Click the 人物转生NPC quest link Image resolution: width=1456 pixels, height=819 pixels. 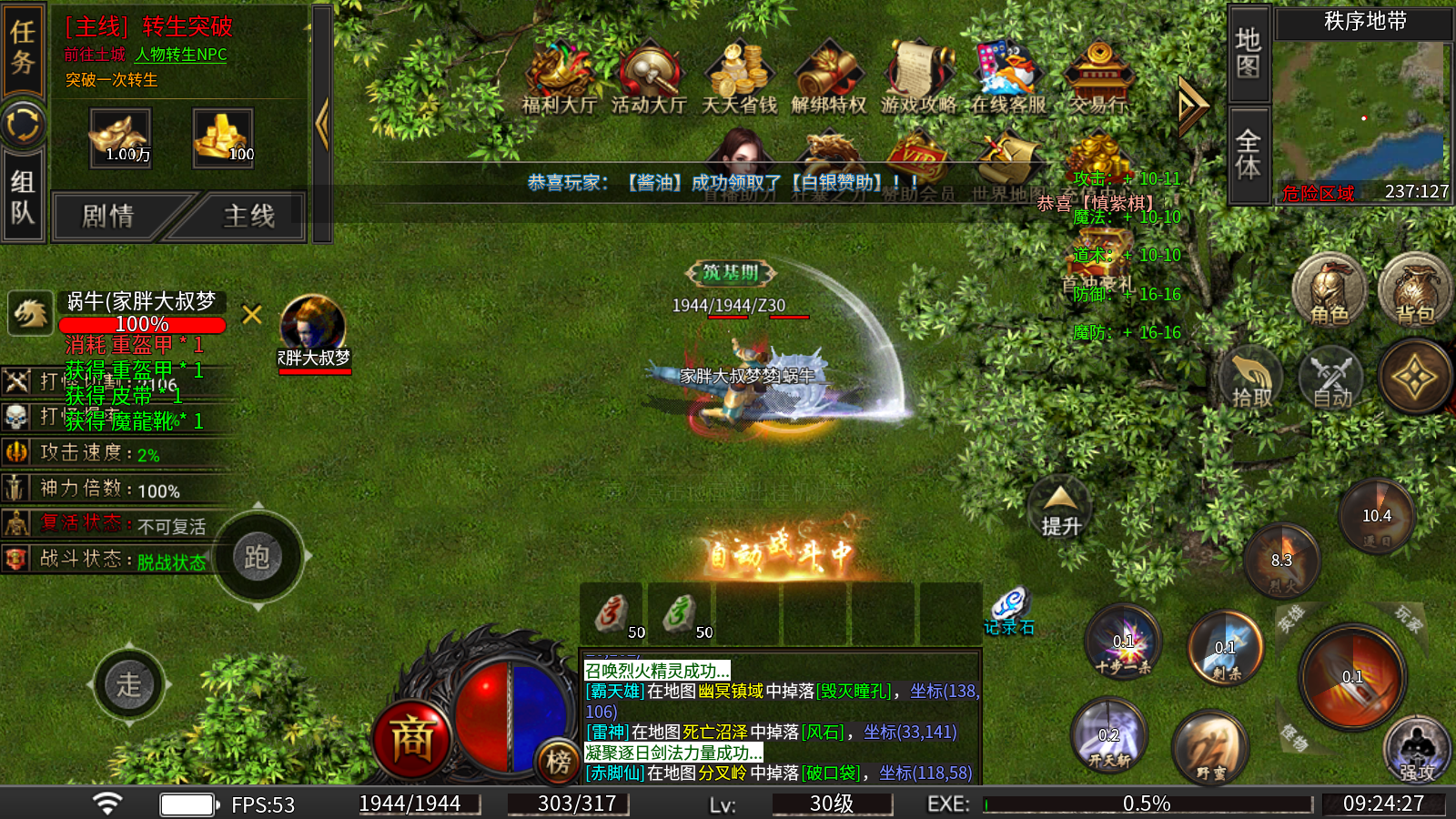[181, 55]
